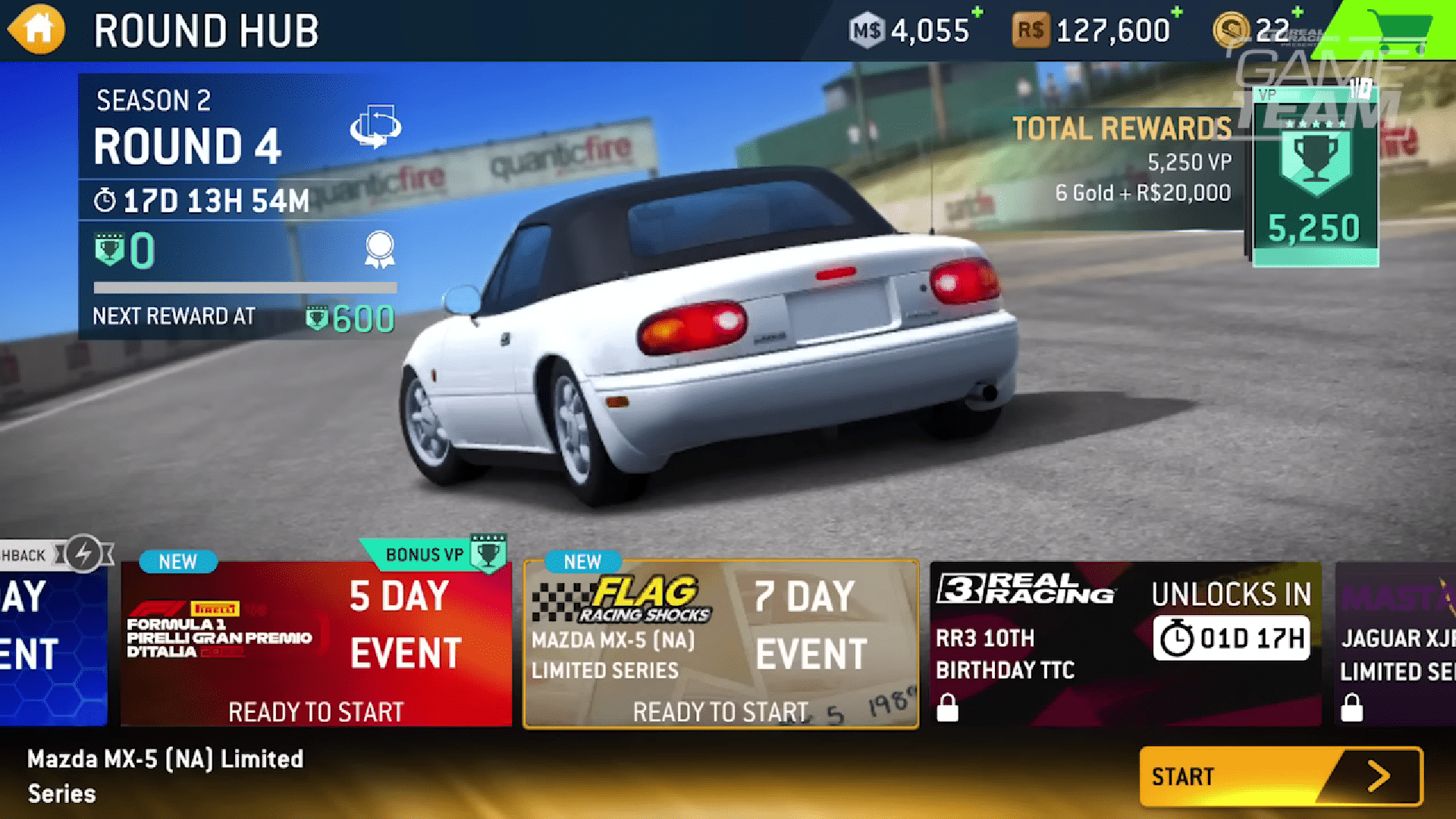Buy more M$ with the green plus
Screen dimensions: 1456x819
976,14
